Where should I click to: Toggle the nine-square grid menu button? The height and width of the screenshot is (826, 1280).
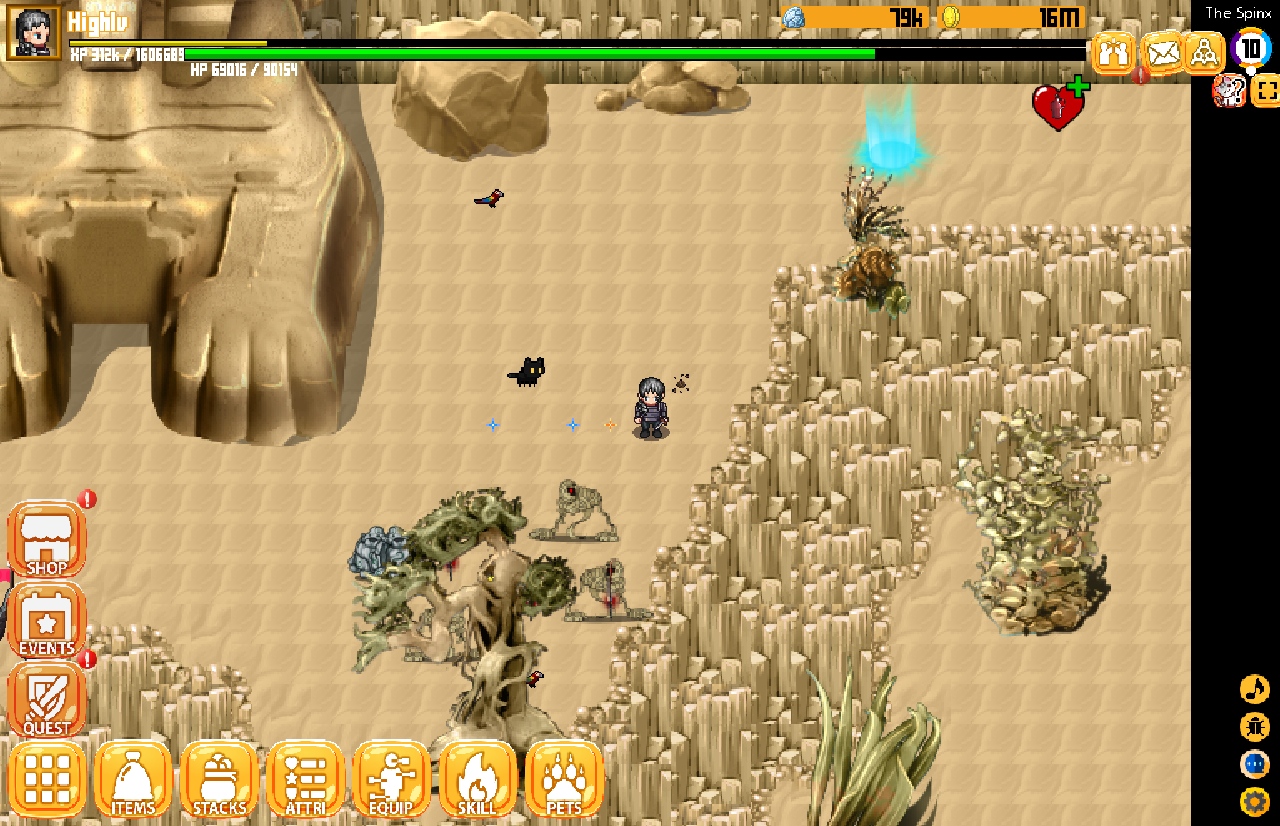pos(47,779)
